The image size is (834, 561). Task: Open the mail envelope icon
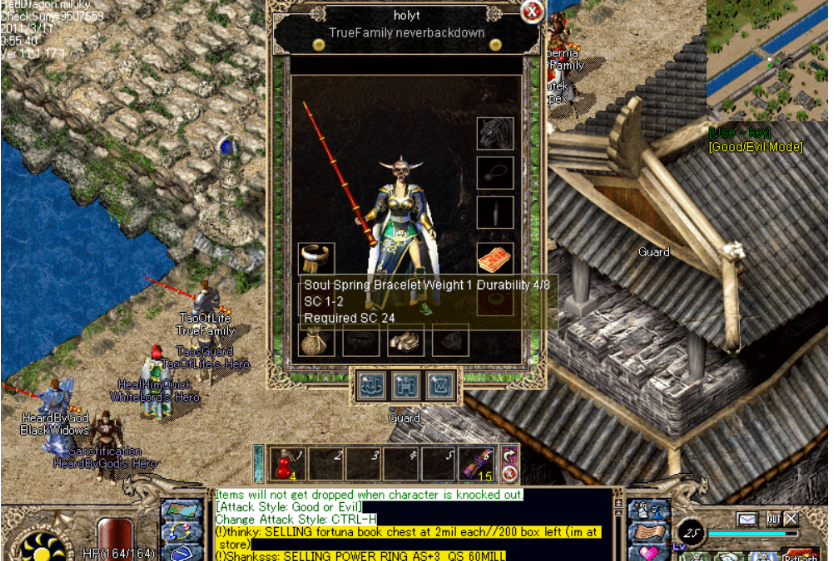747,519
